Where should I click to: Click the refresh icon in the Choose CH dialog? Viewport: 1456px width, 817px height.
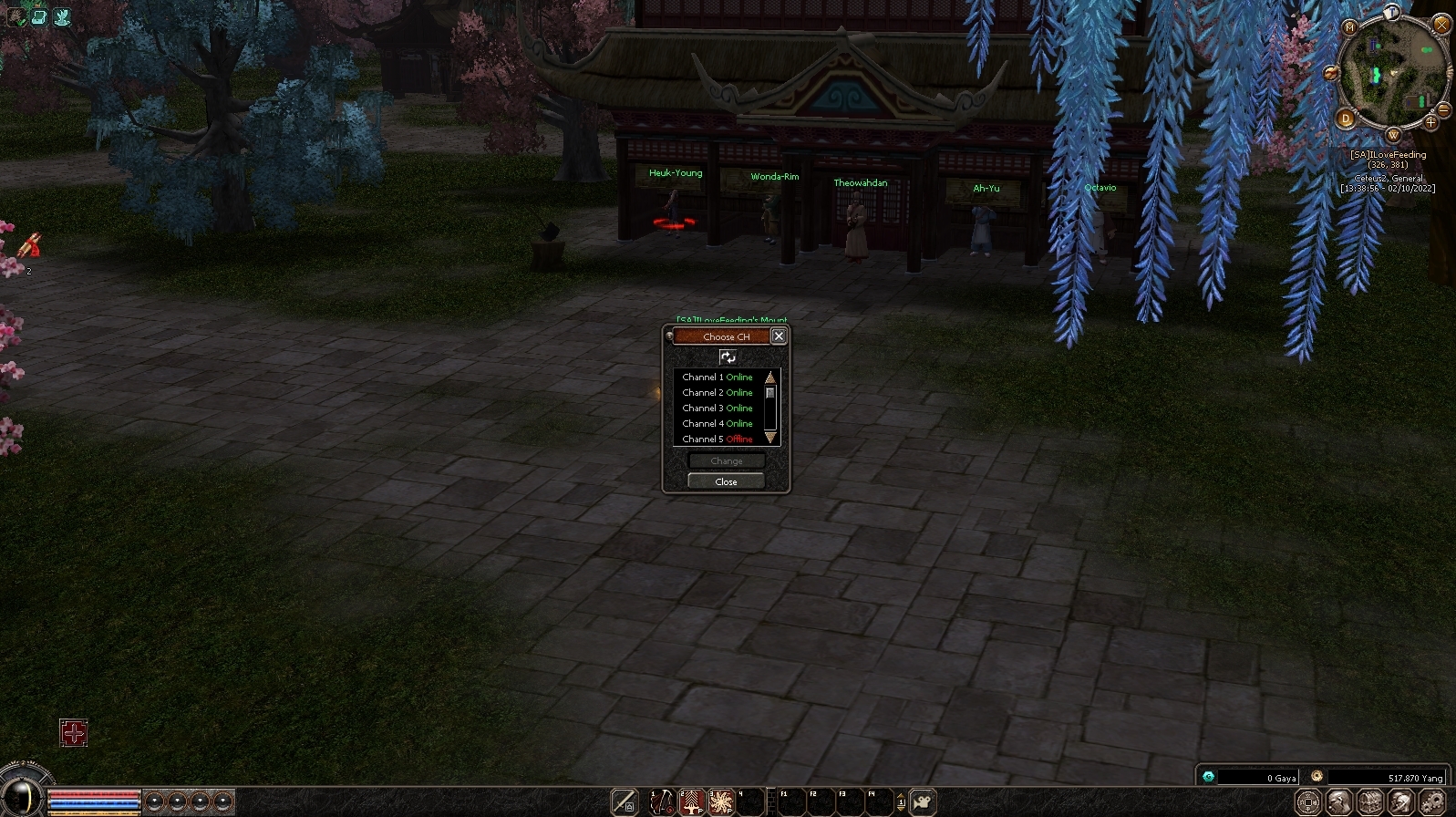(x=727, y=358)
